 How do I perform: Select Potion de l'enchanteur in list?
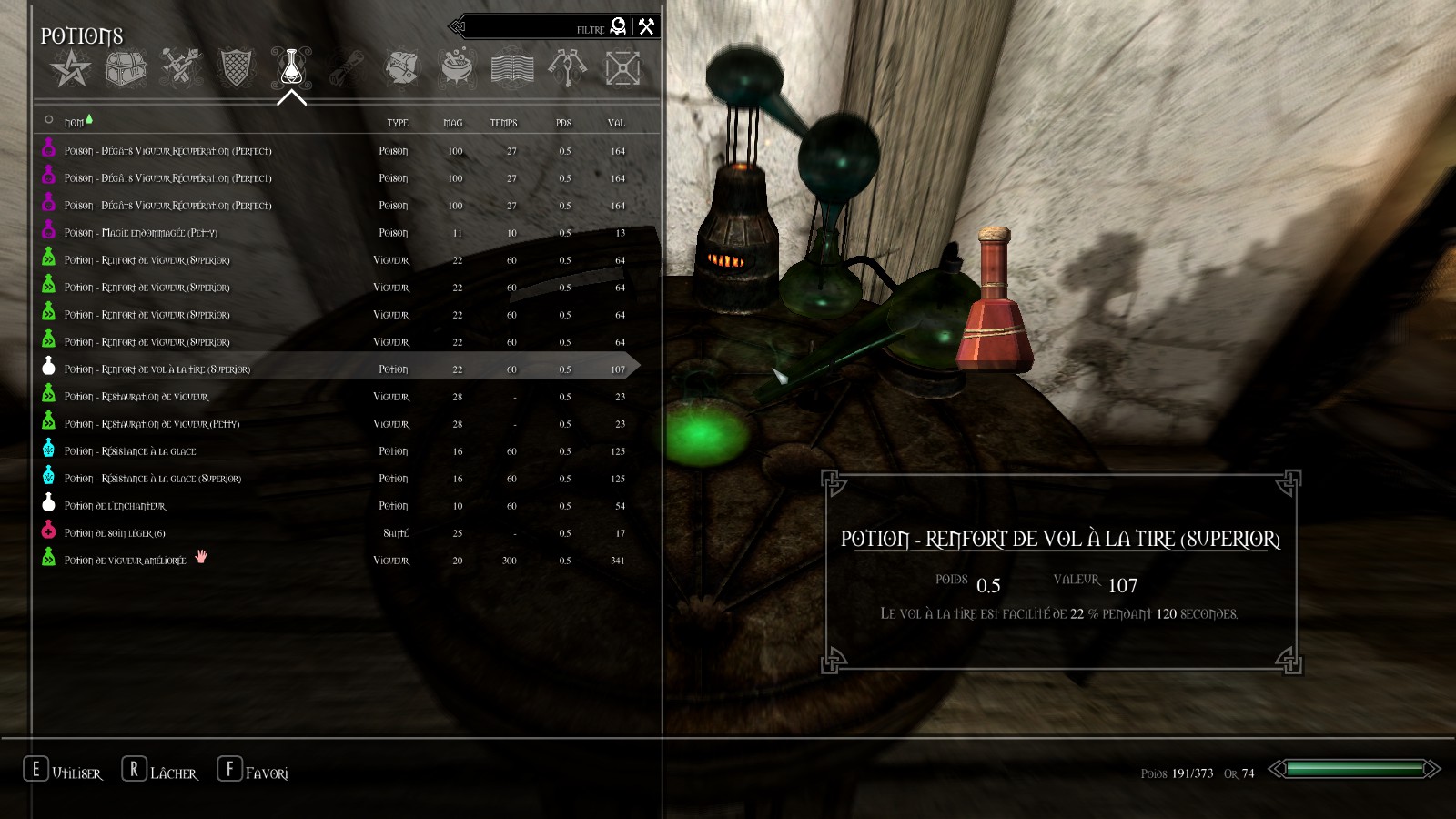coord(115,506)
